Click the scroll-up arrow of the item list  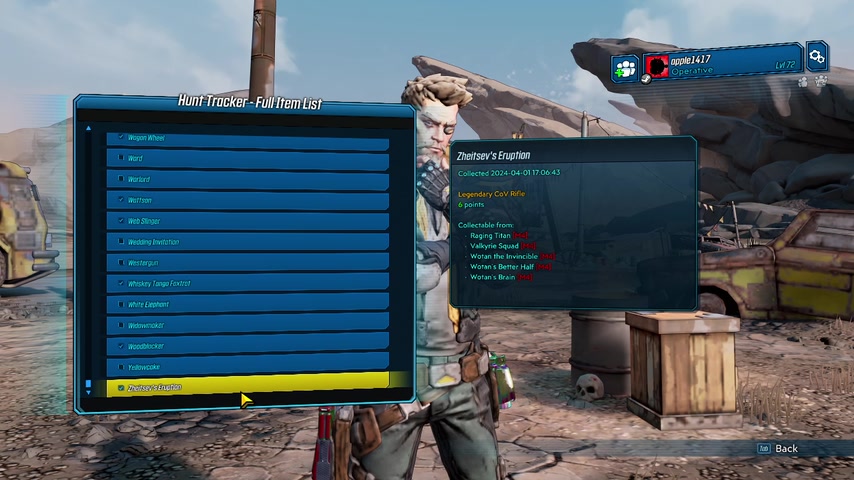point(88,128)
